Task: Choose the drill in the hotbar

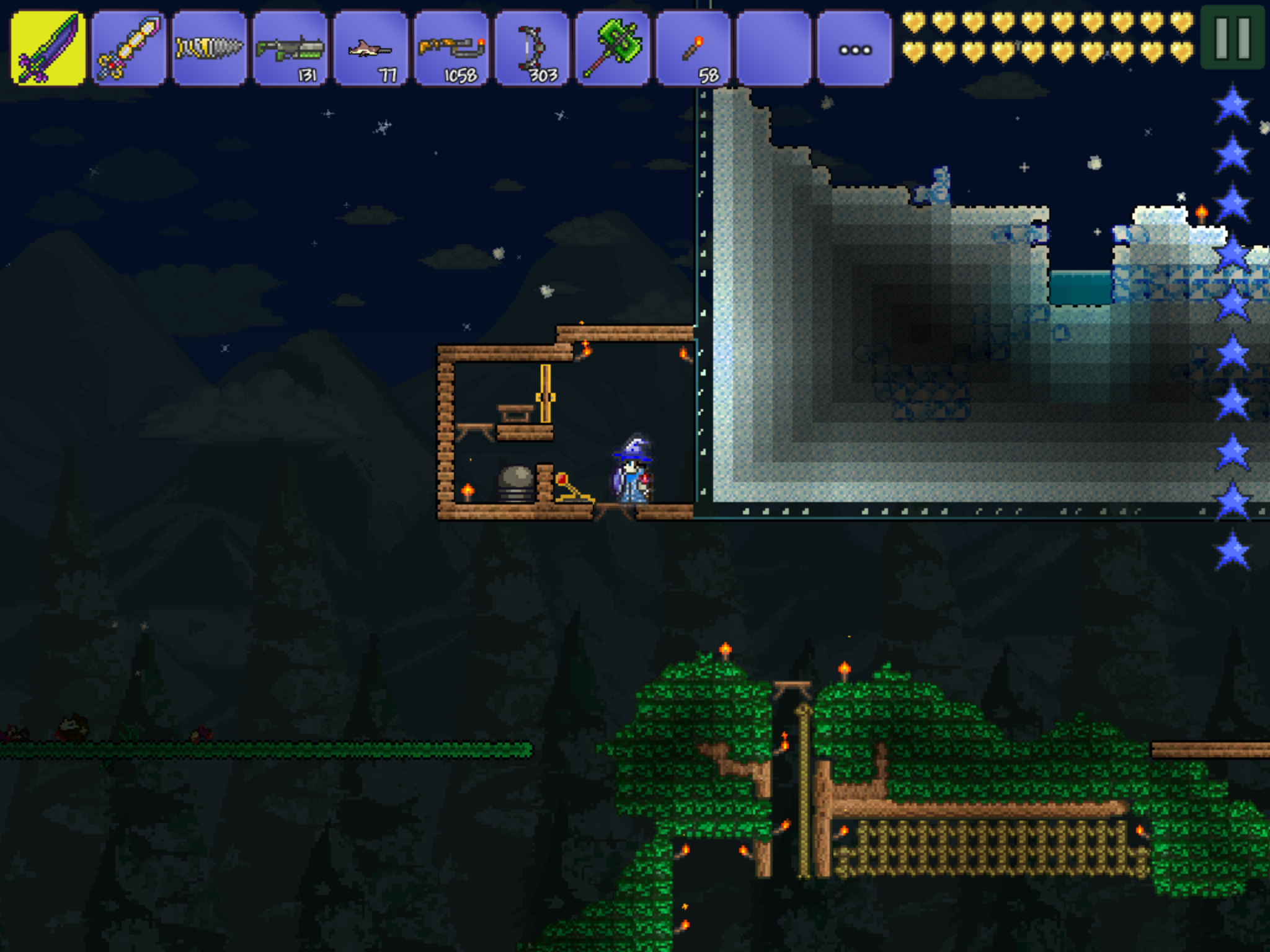Action: 210,48
